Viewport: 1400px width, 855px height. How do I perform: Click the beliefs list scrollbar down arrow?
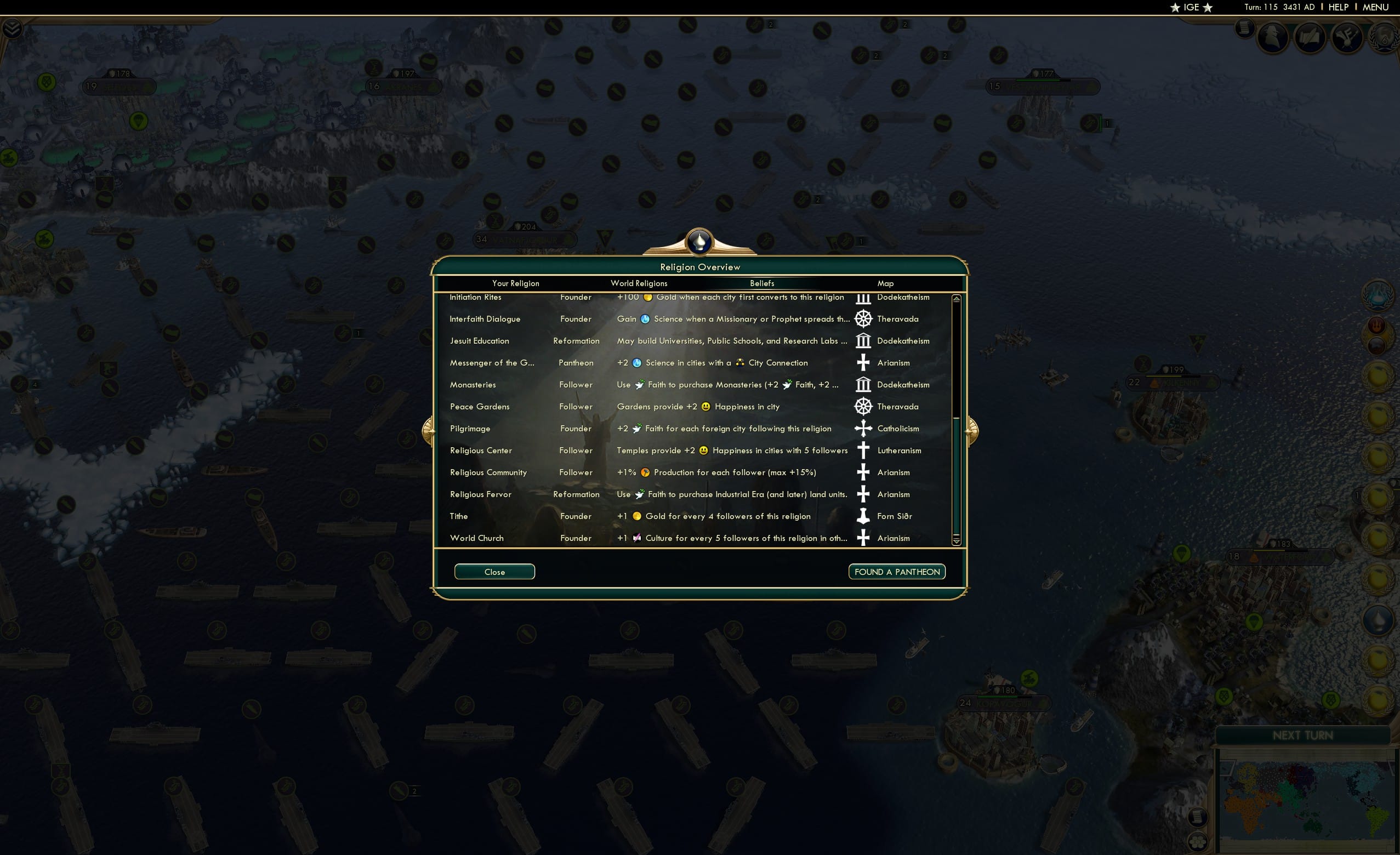(956, 540)
